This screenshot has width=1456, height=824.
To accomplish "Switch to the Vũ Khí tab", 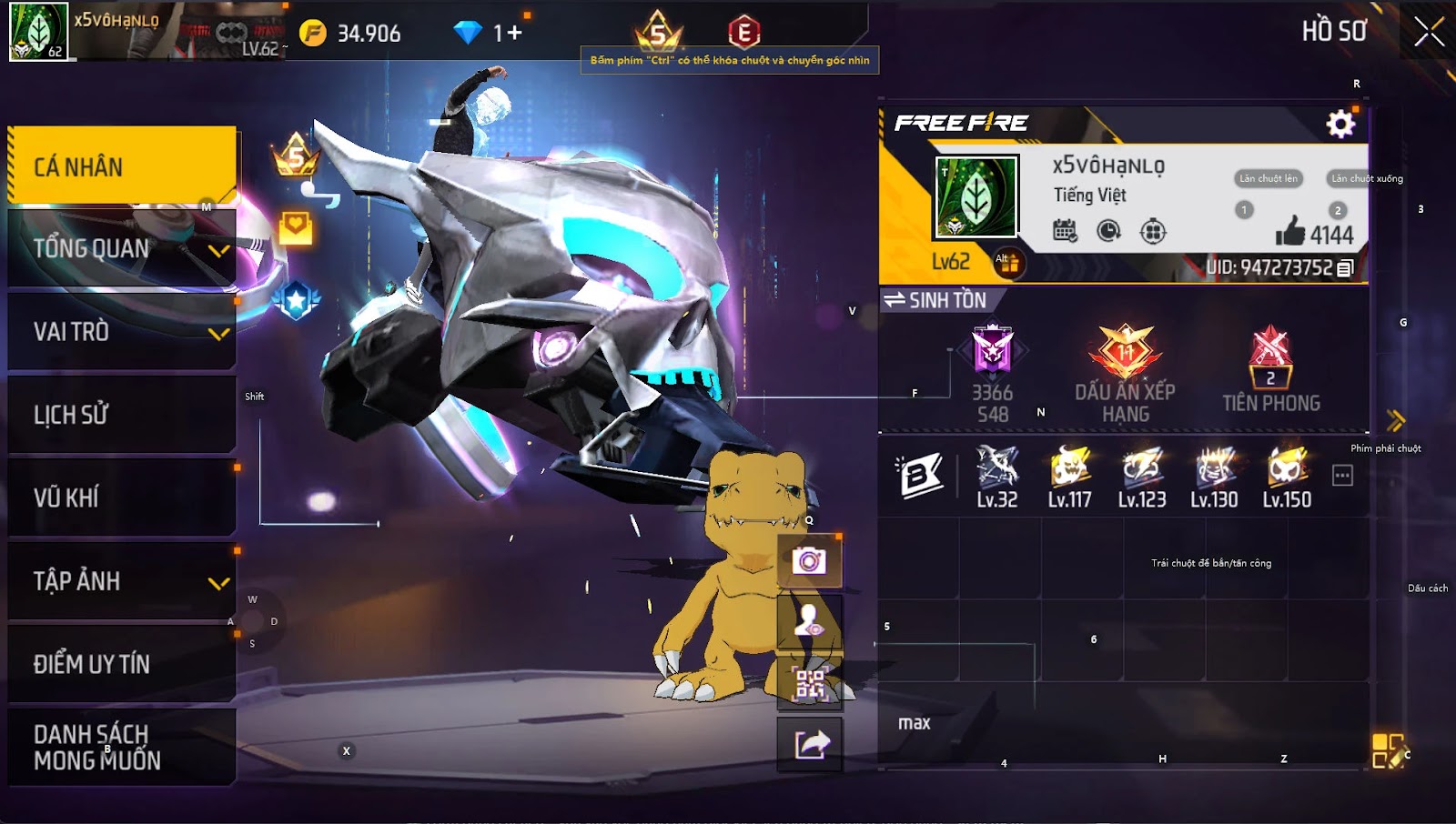I will (x=122, y=497).
